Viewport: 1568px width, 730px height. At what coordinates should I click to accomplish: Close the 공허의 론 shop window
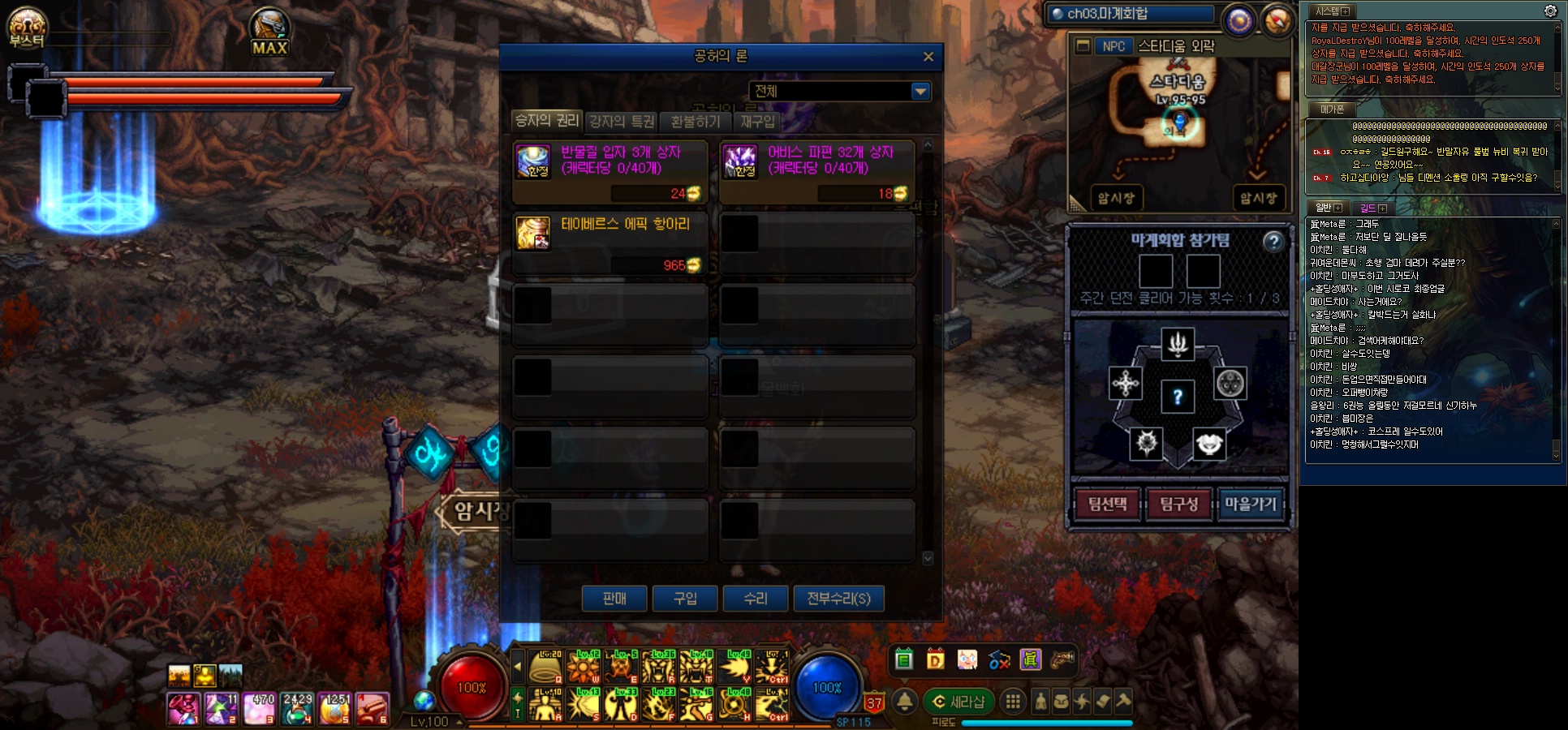click(x=928, y=57)
